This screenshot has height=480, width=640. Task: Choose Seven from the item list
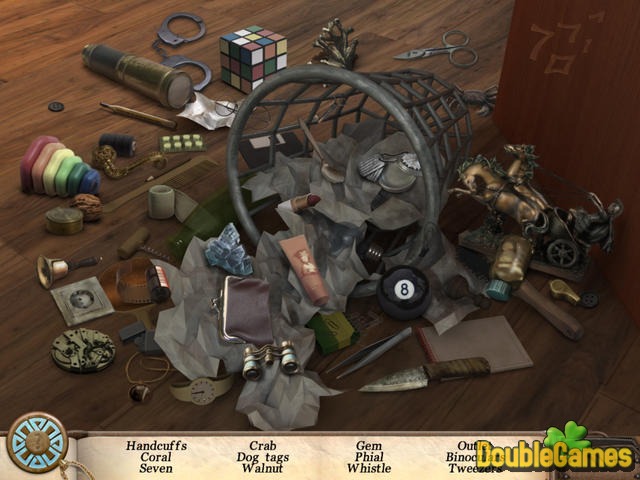point(156,468)
